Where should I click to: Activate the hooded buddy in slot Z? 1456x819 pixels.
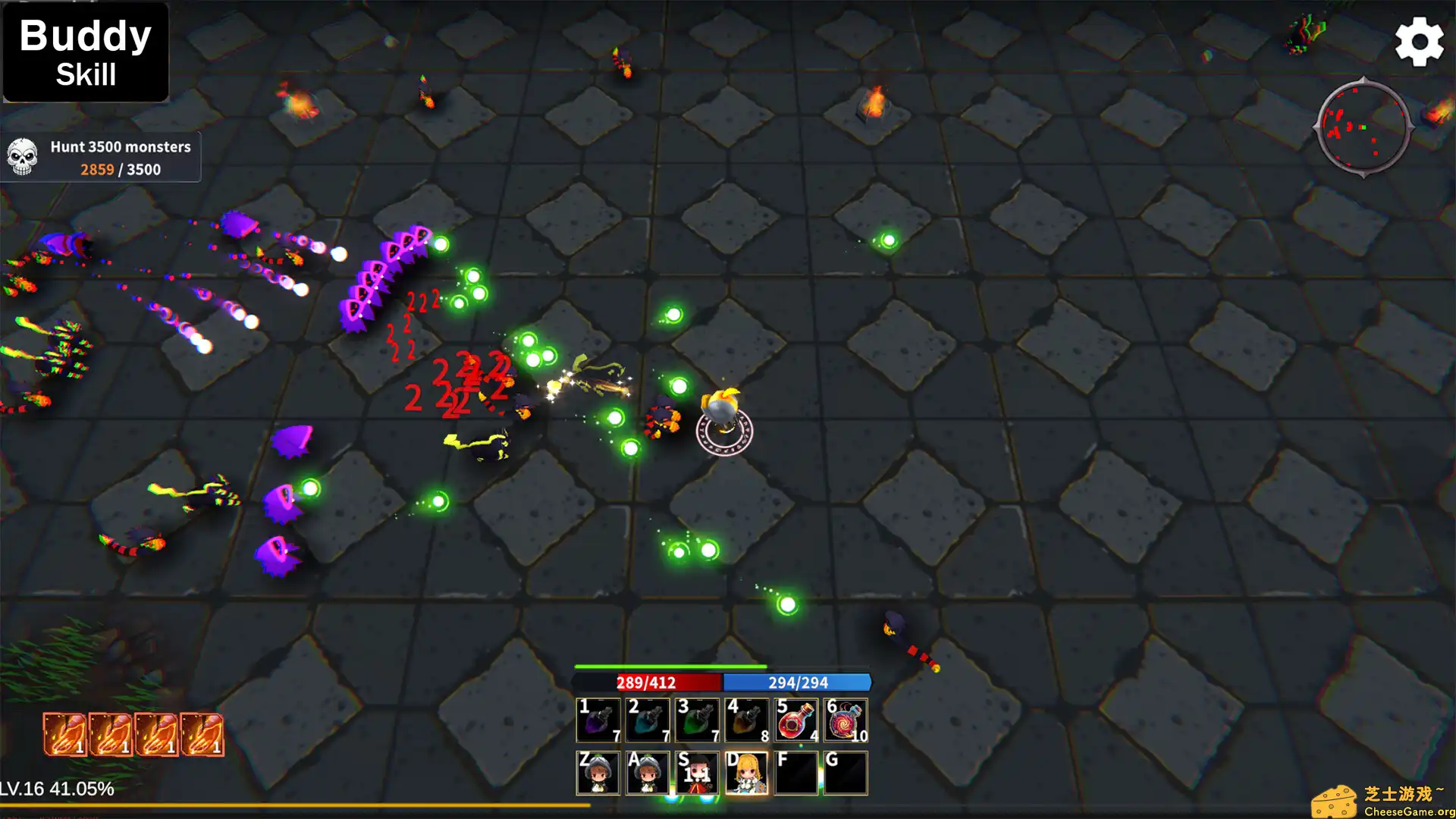598,773
